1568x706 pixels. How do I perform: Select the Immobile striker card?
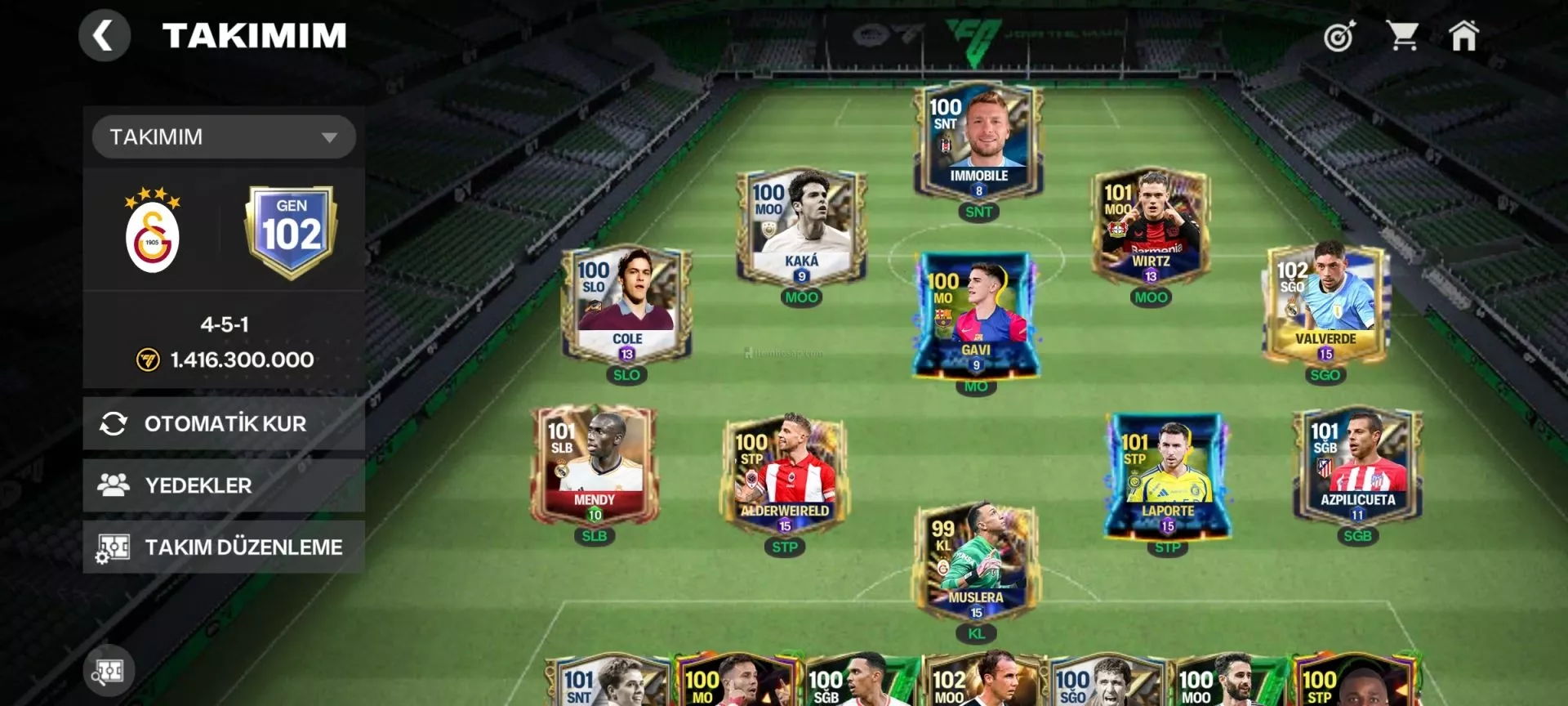[978, 141]
